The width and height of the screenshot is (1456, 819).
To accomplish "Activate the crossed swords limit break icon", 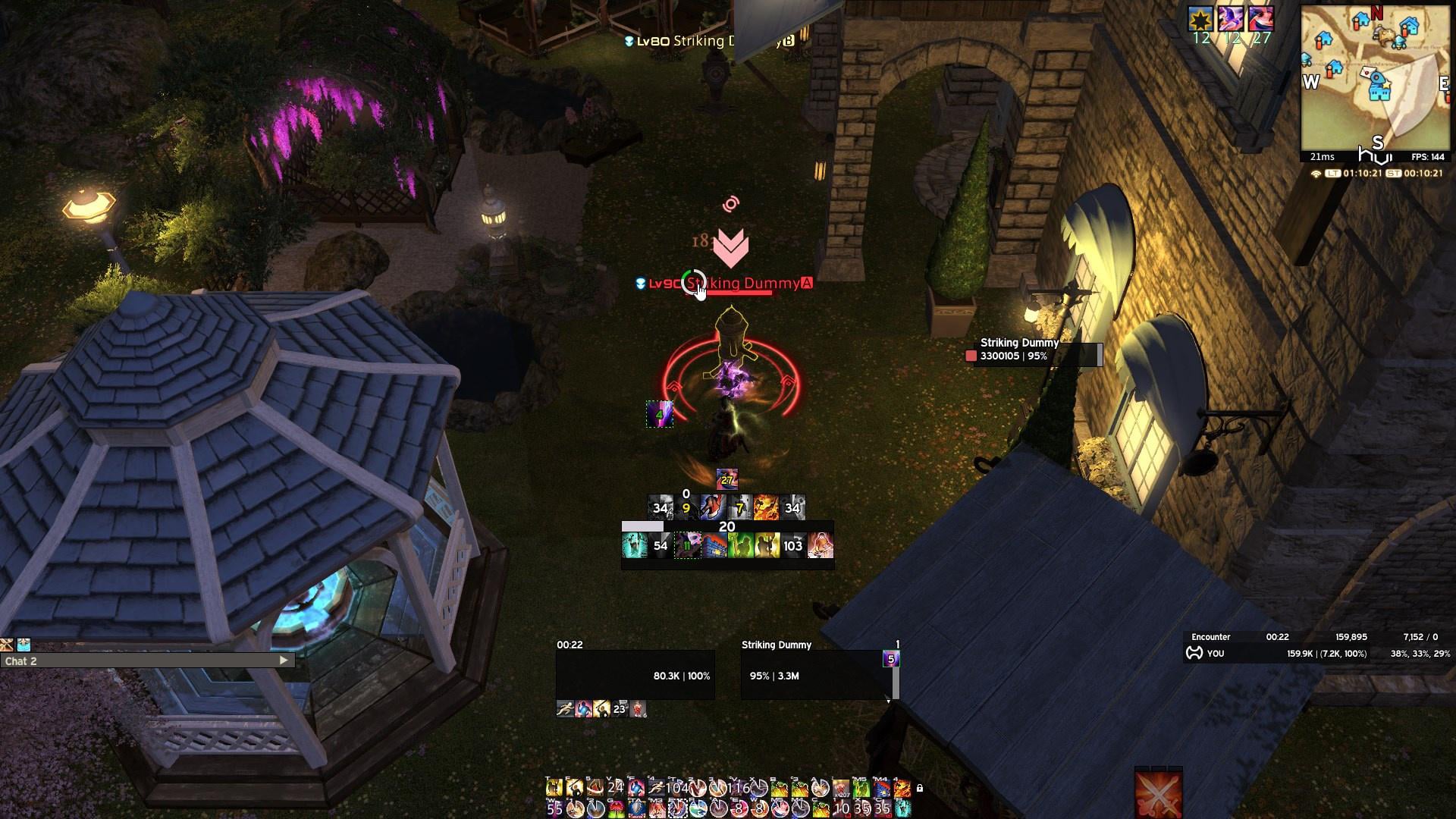I will 1158,794.
